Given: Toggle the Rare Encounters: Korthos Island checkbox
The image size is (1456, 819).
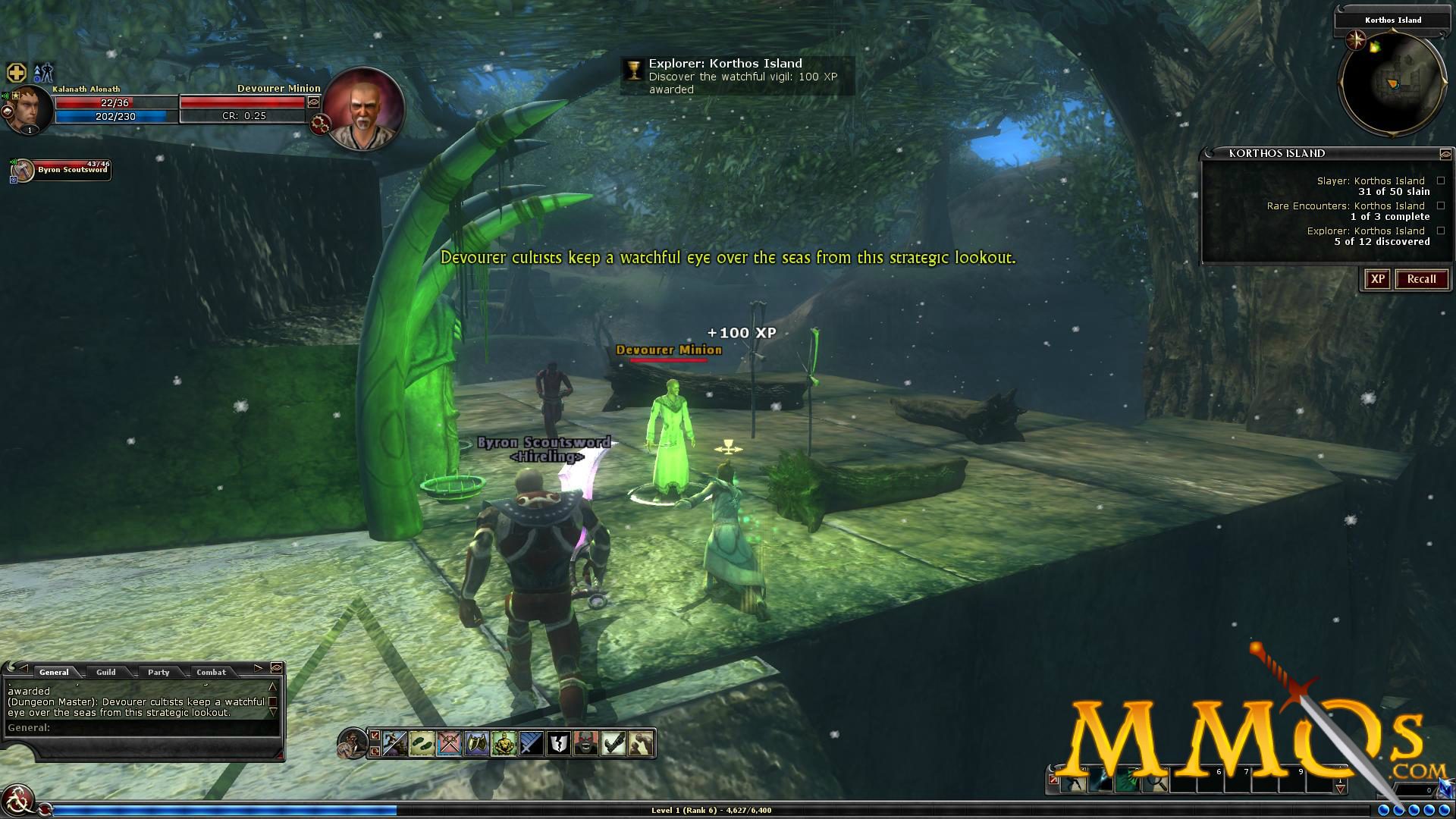Looking at the screenshot, I should click(1441, 206).
